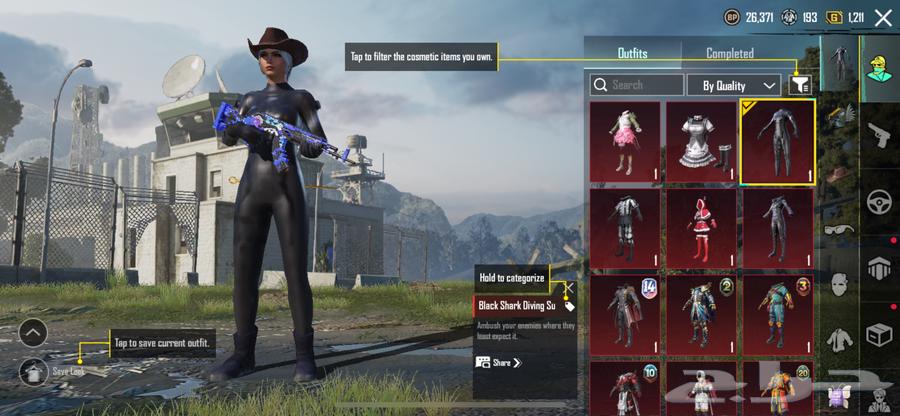900x416 pixels.
Task: Choose the orange and teal outfit numbered 3
Action: click(777, 313)
